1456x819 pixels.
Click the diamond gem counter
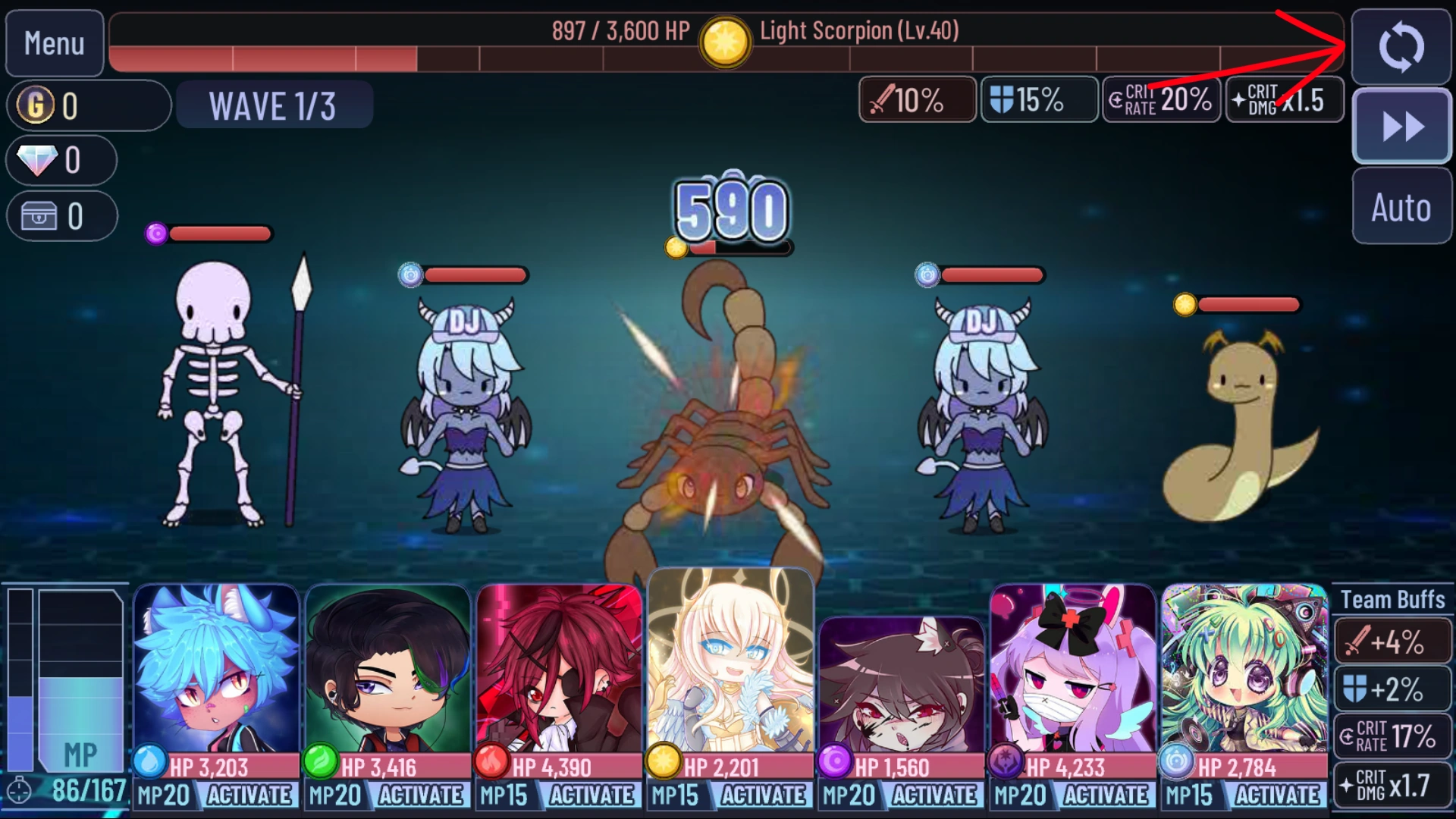61,160
